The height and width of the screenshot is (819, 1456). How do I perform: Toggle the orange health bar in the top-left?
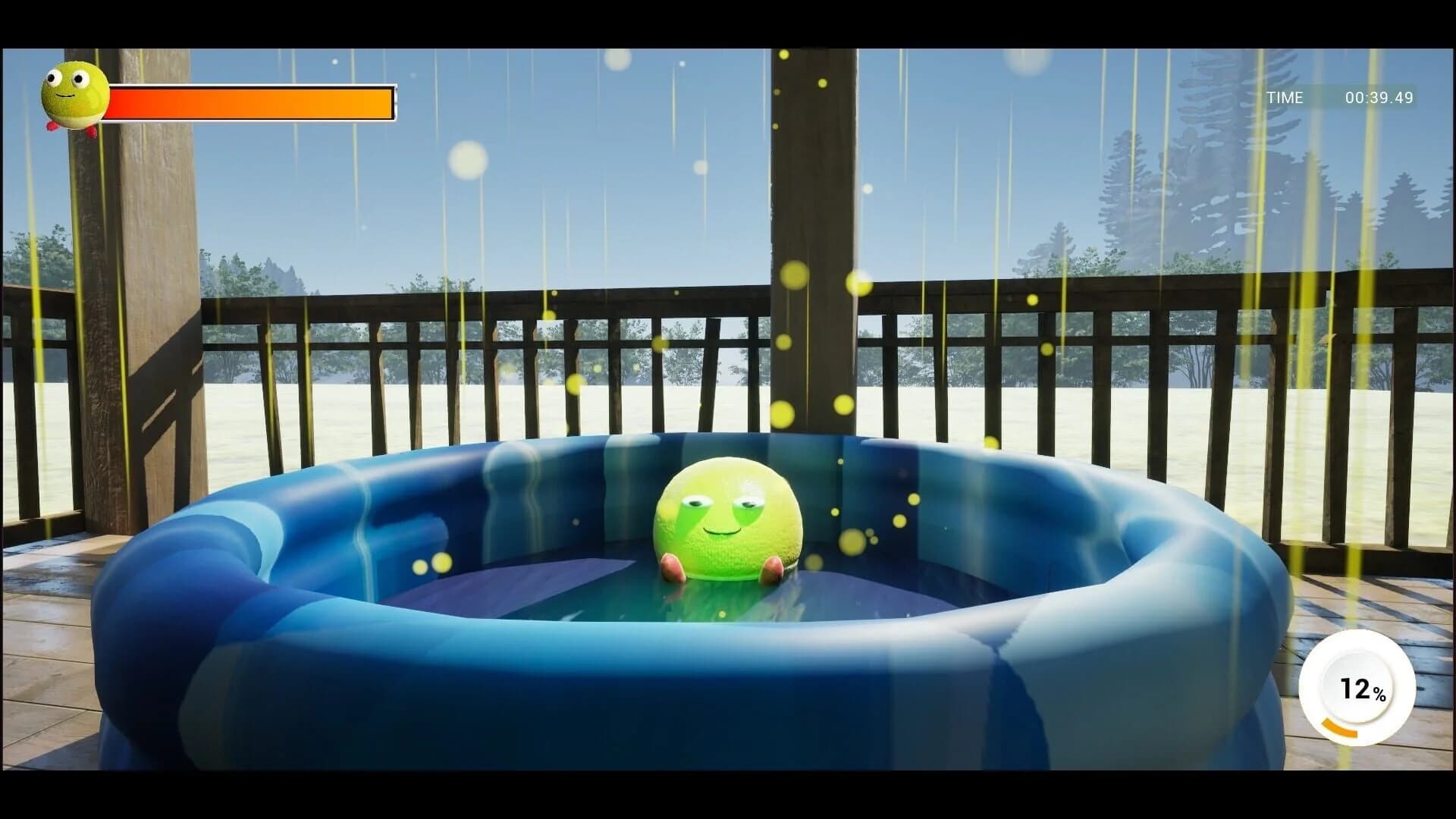coord(250,102)
